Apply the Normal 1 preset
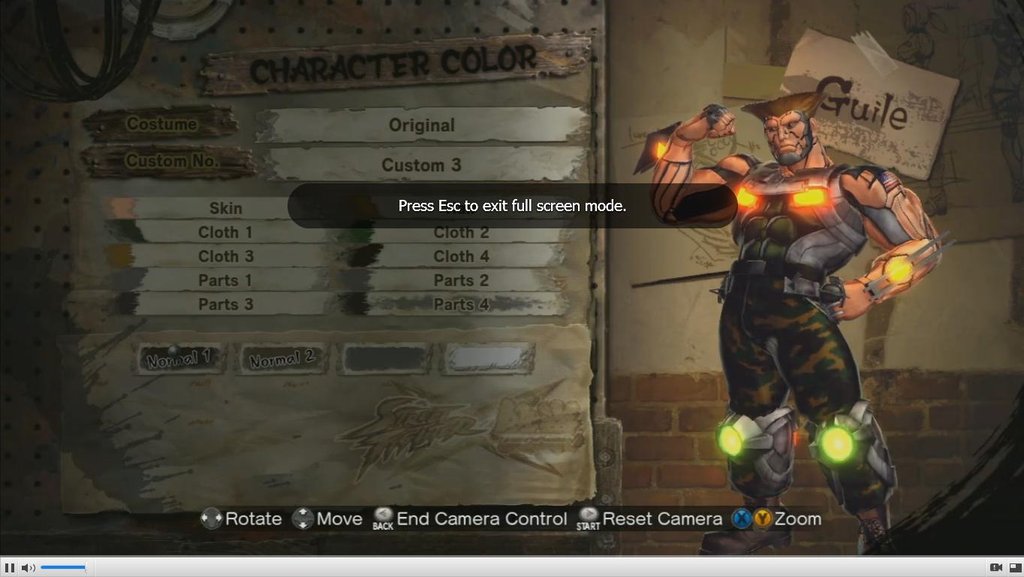Image resolution: width=1024 pixels, height=577 pixels. tap(180, 358)
